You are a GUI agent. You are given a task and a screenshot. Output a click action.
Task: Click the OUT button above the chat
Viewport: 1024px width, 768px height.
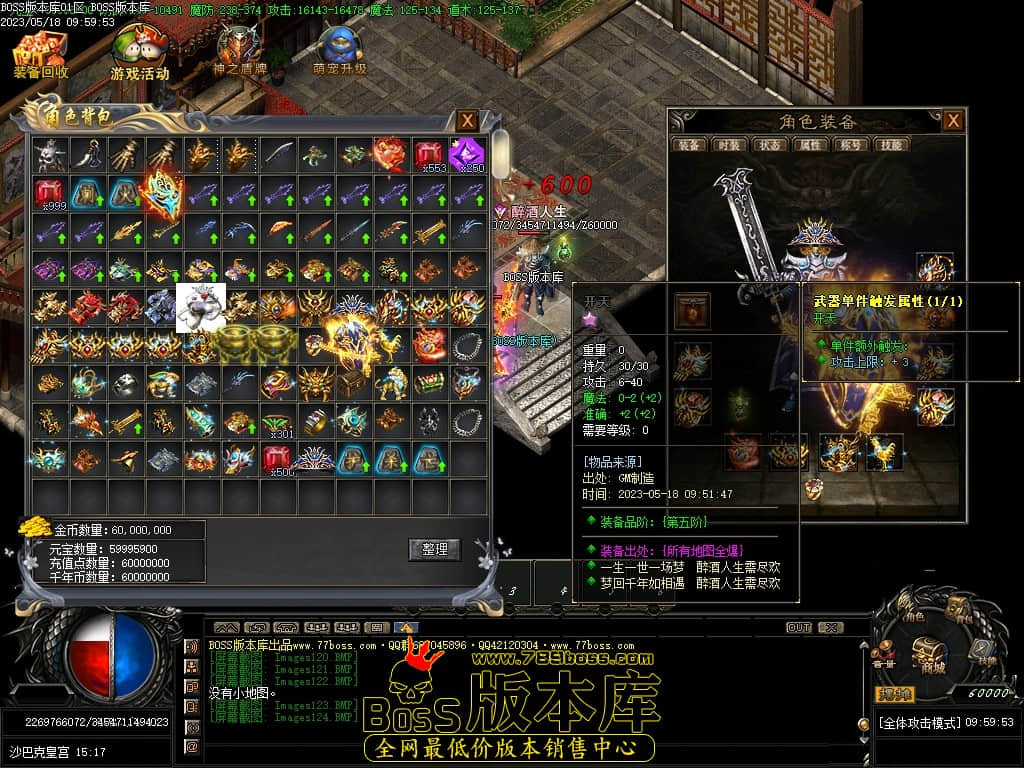[x=798, y=627]
